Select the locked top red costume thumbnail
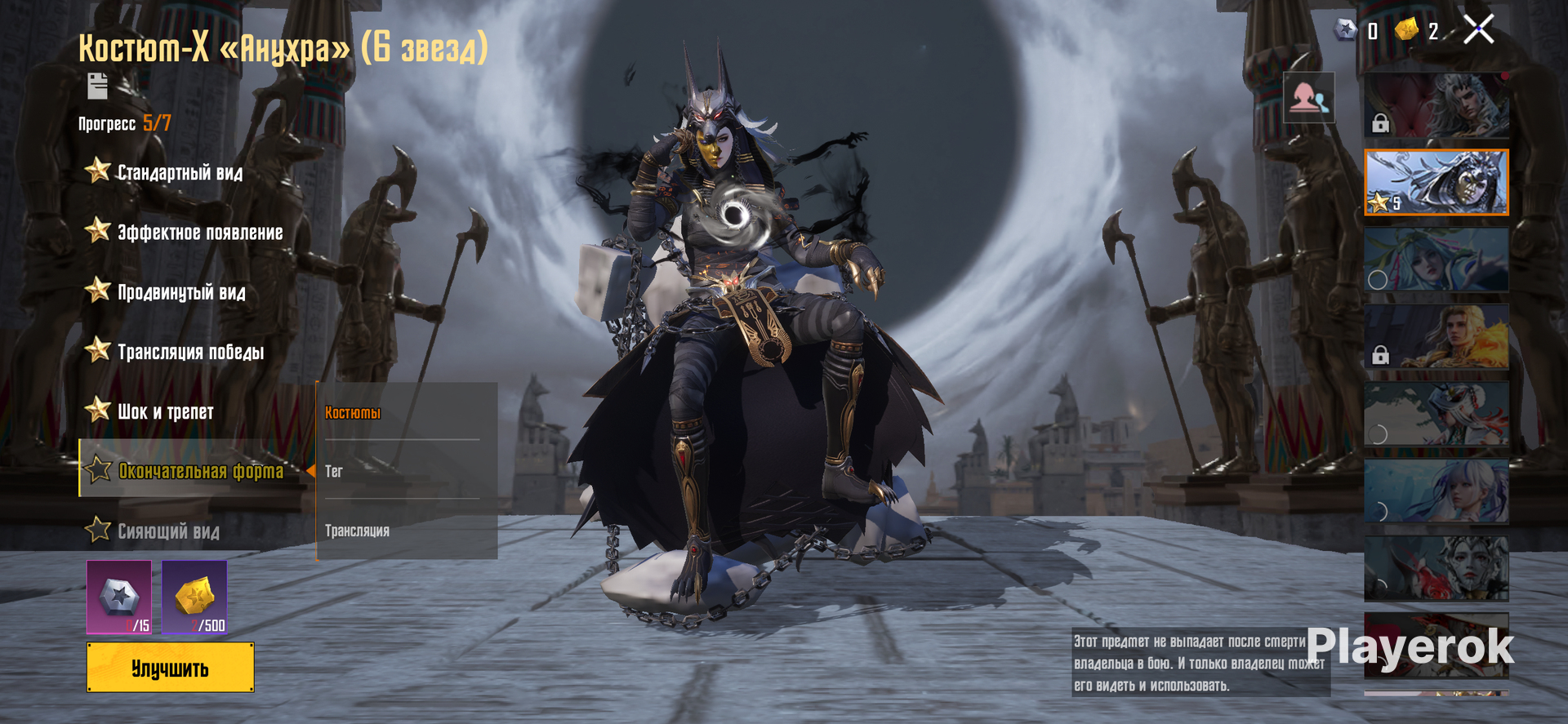 click(x=1436, y=104)
